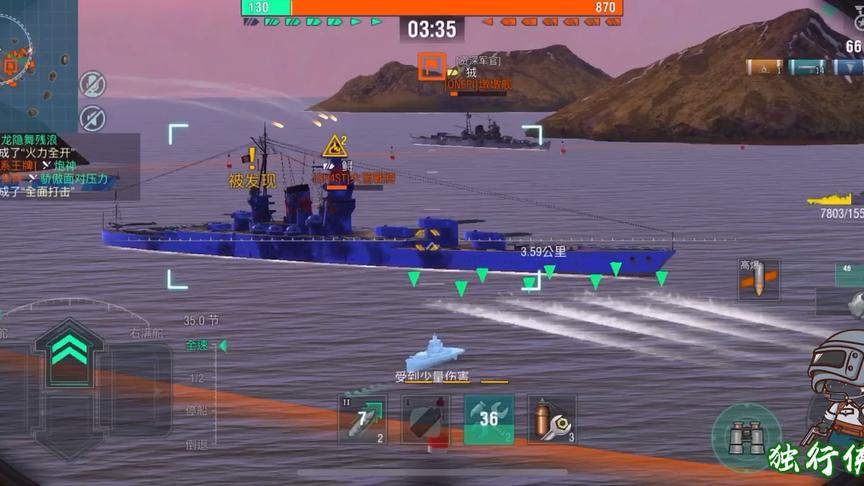Activate the repair consumable showing 36
This screenshot has height=486, width=864.
(x=489, y=419)
